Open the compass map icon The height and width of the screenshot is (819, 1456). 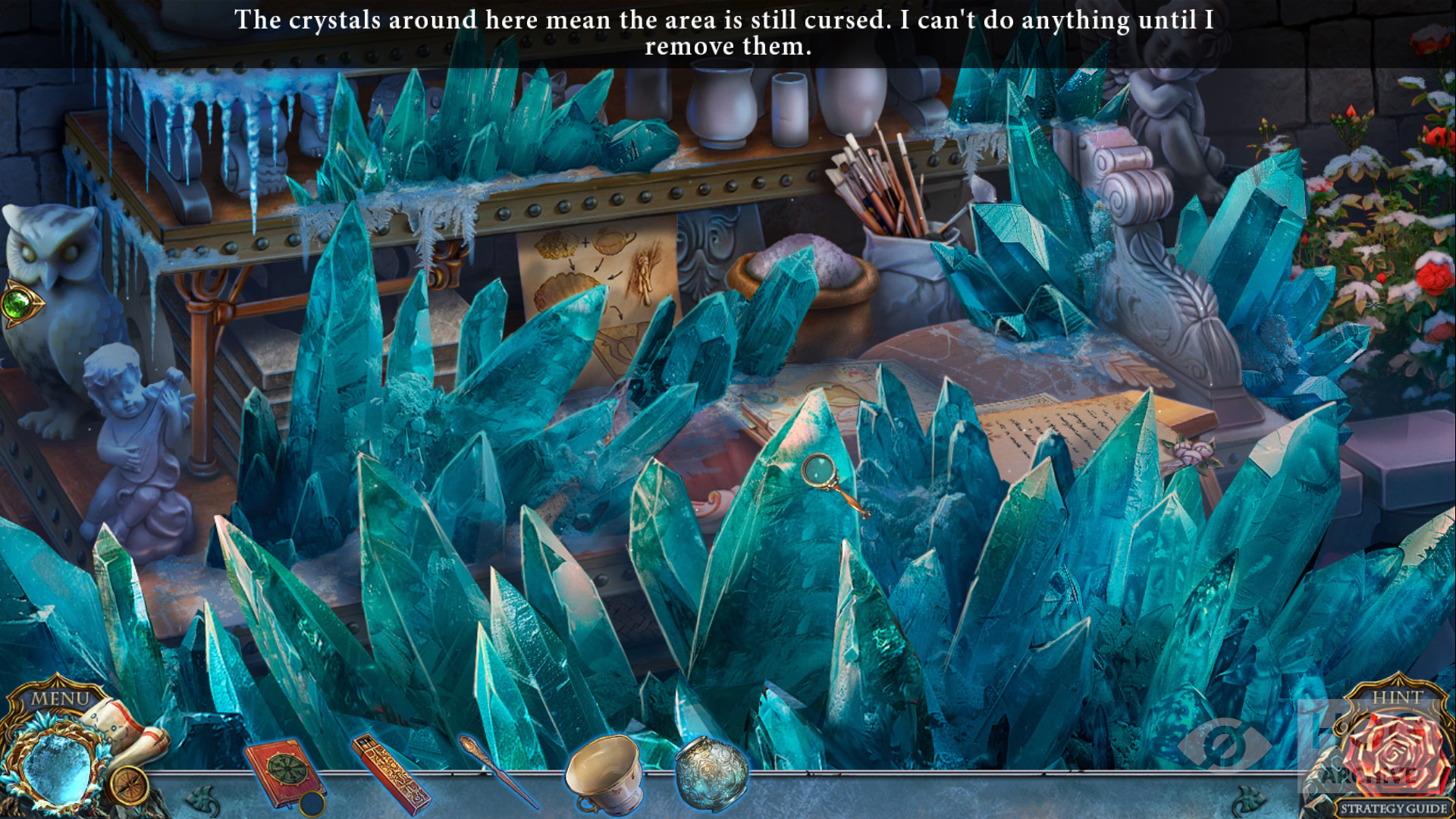(x=127, y=785)
